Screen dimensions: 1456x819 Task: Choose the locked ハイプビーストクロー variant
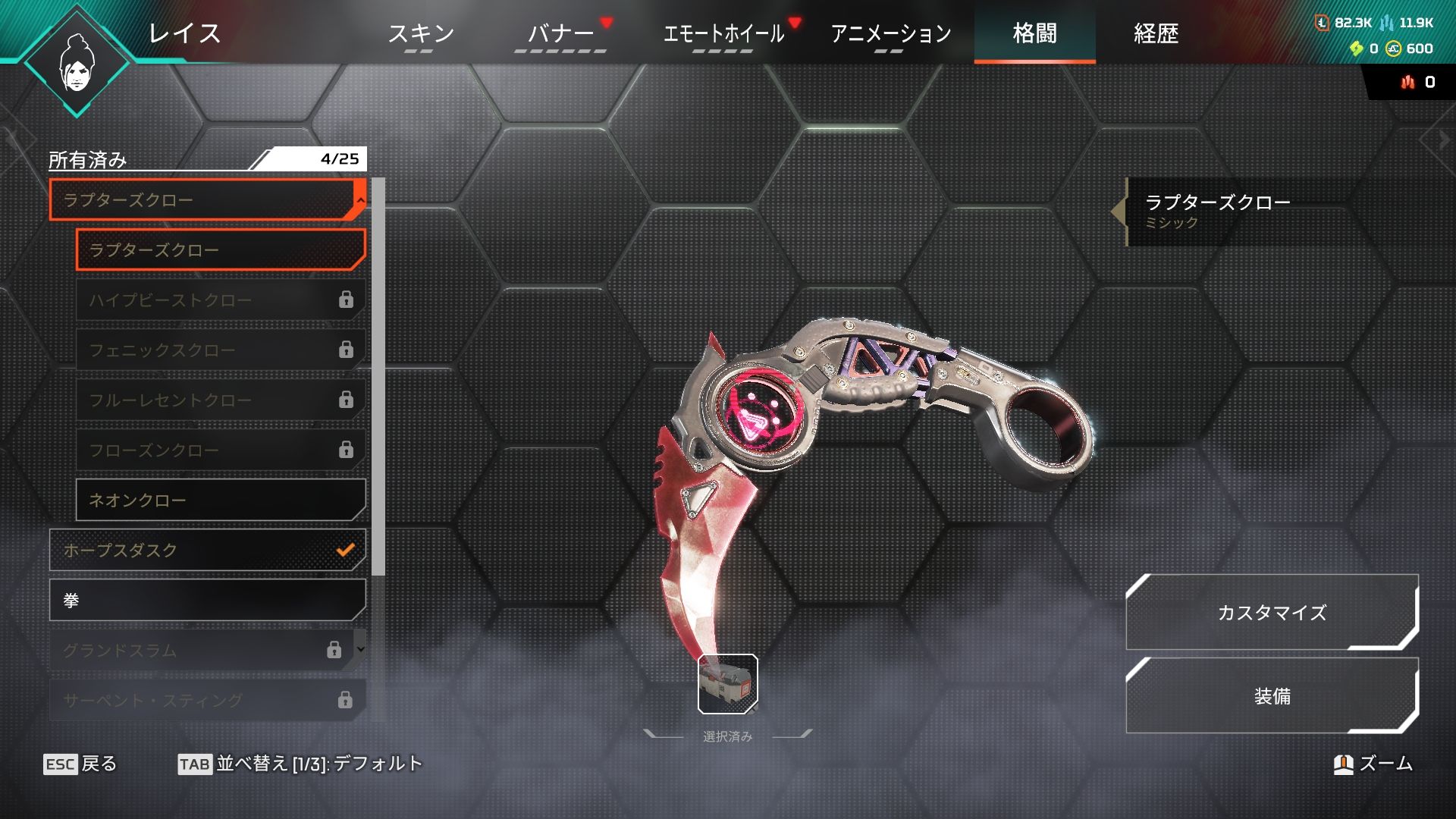220,300
